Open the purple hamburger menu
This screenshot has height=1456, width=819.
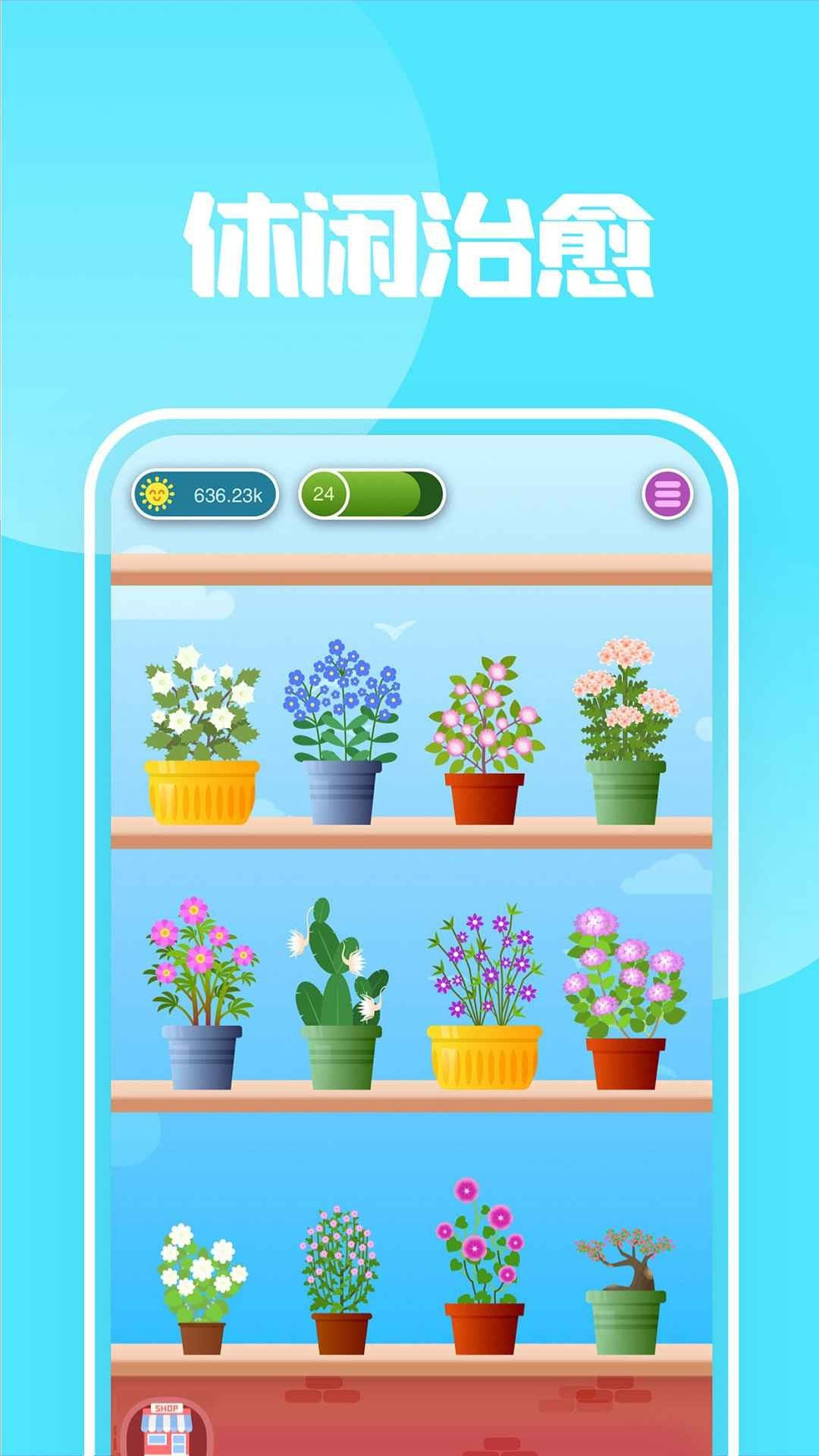667,495
